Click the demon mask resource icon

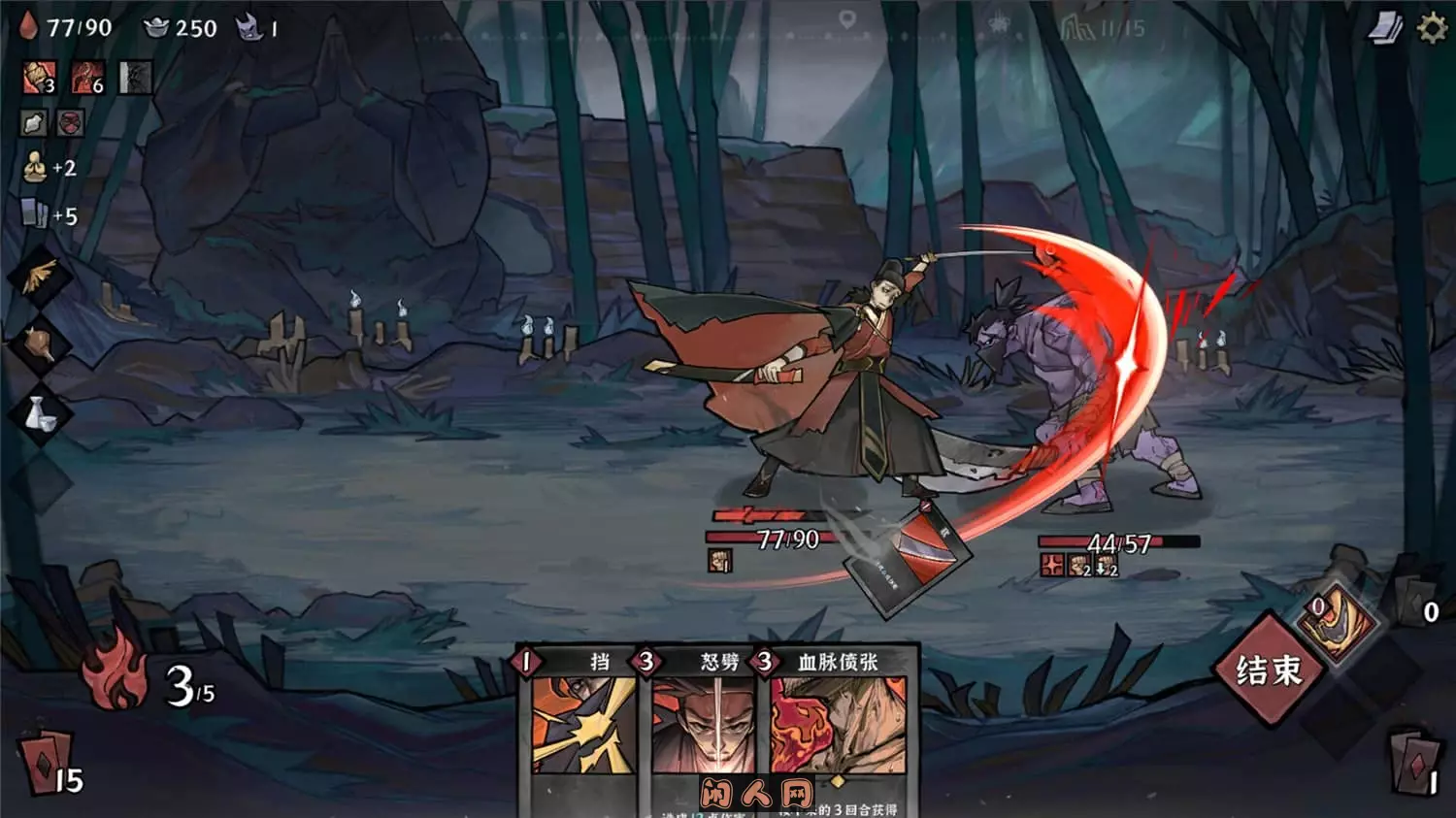click(252, 26)
